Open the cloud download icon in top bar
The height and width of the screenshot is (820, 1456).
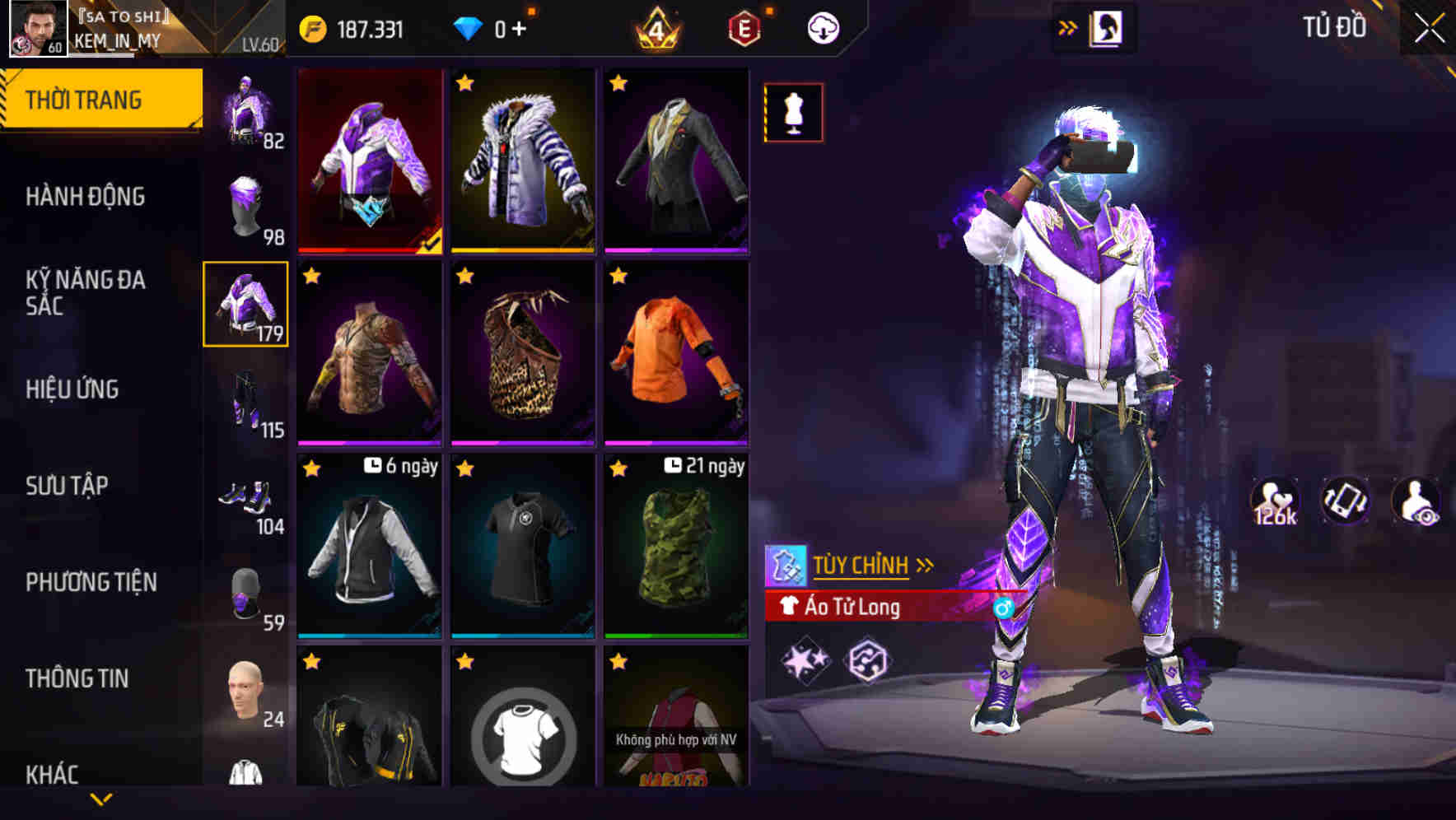coord(821,27)
